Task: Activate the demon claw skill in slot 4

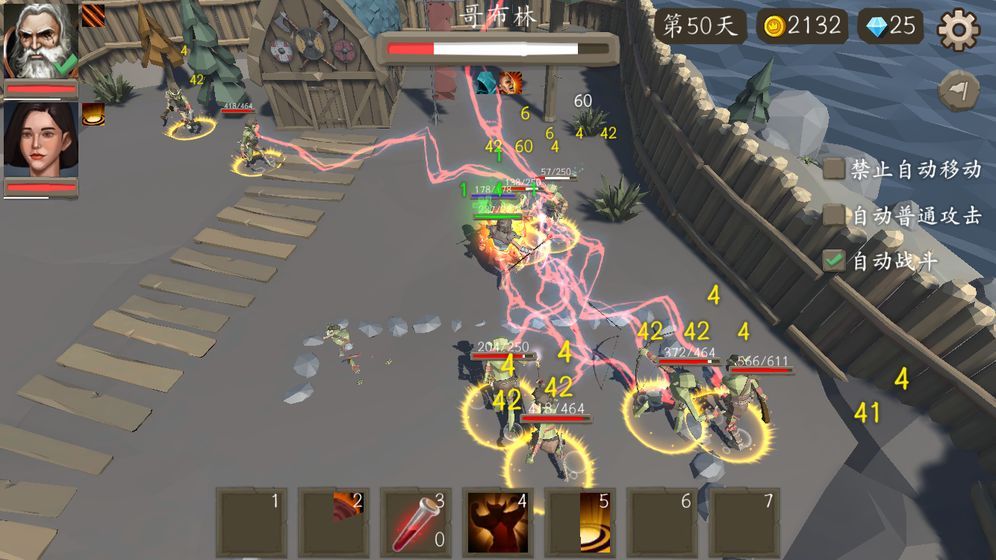Action: (x=497, y=523)
